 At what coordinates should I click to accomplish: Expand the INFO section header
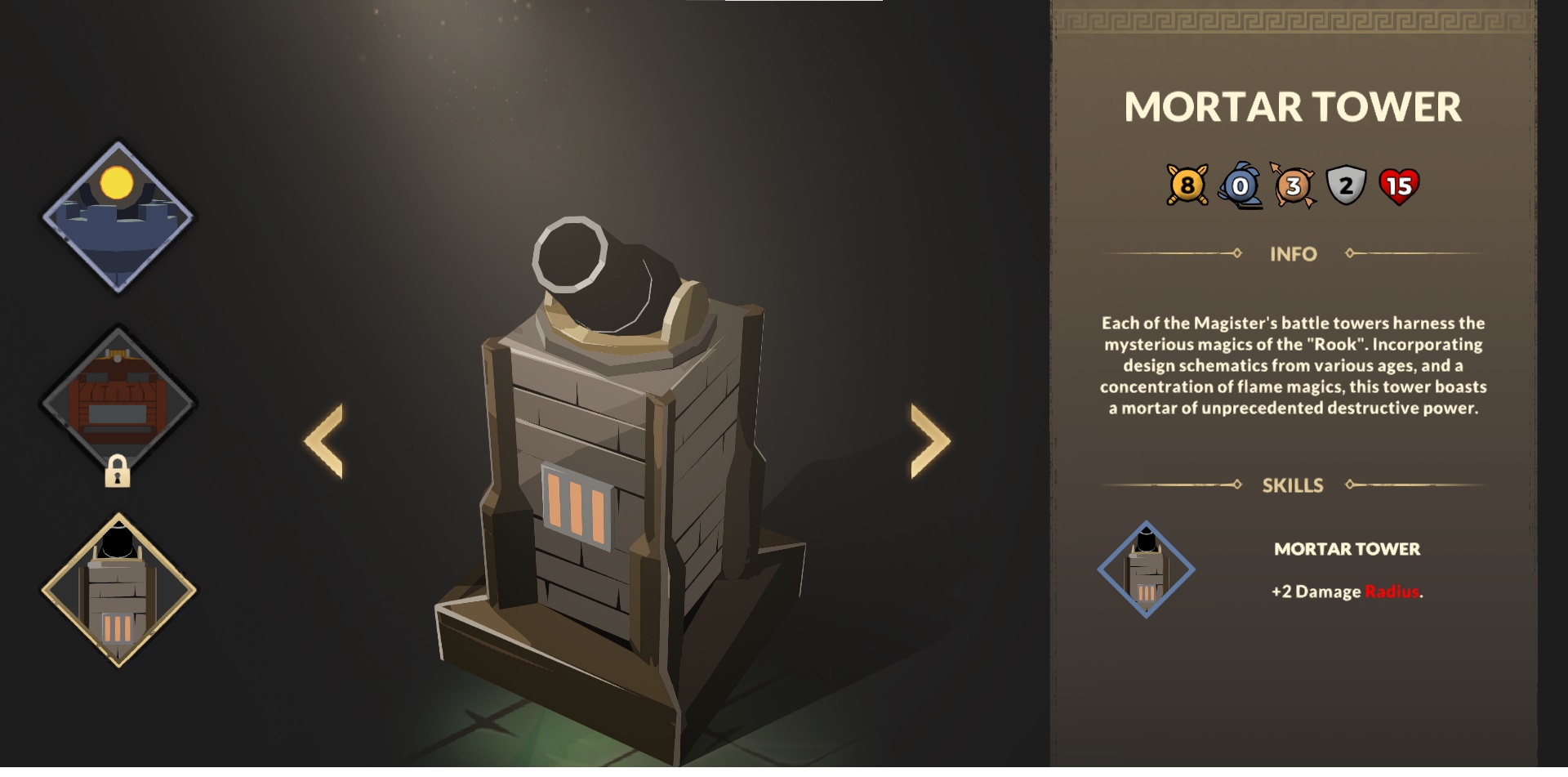(x=1294, y=254)
